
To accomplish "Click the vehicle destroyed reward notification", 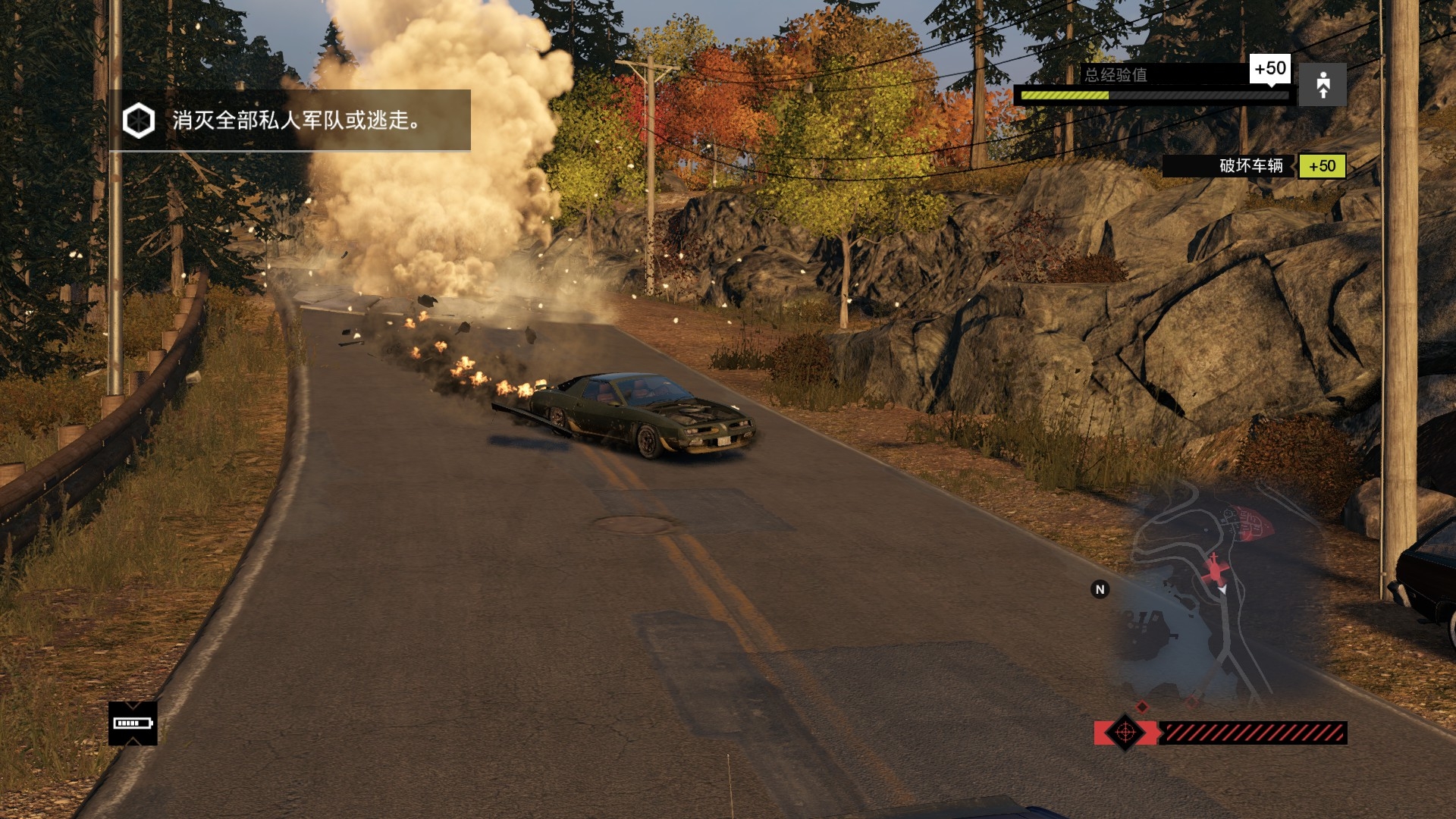I will pos(1254,166).
